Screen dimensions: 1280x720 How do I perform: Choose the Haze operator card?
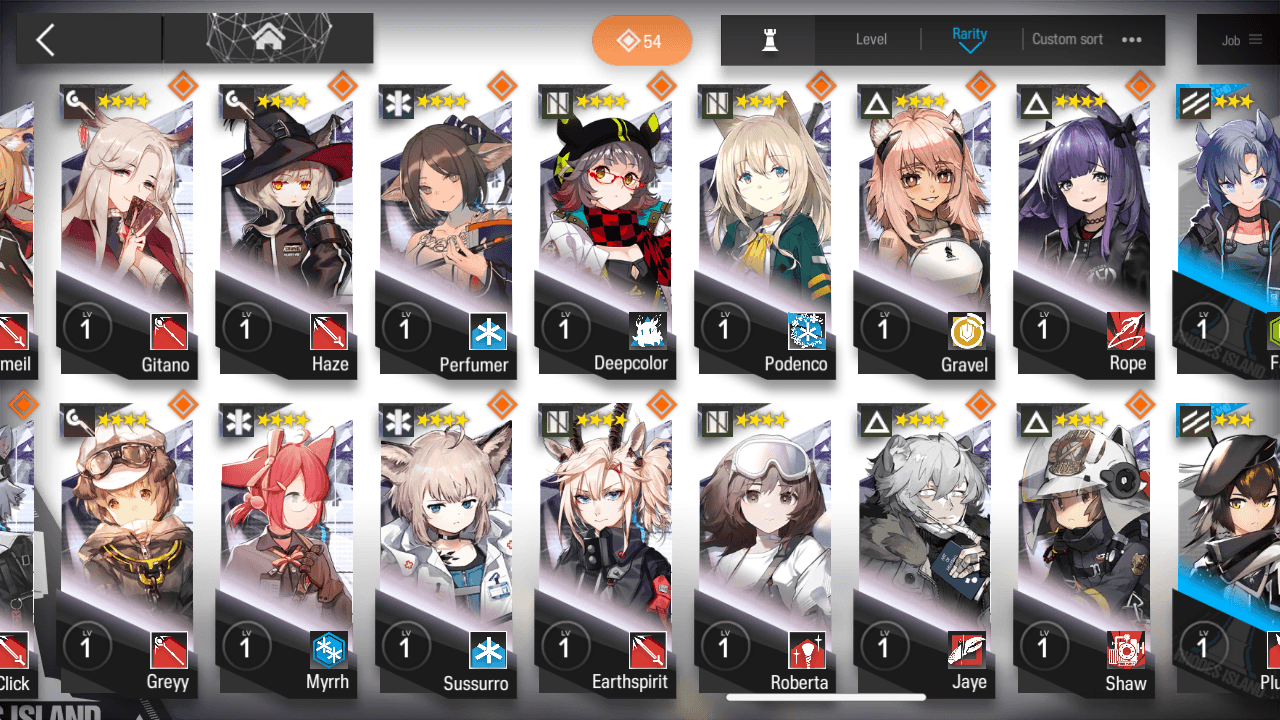(x=286, y=230)
